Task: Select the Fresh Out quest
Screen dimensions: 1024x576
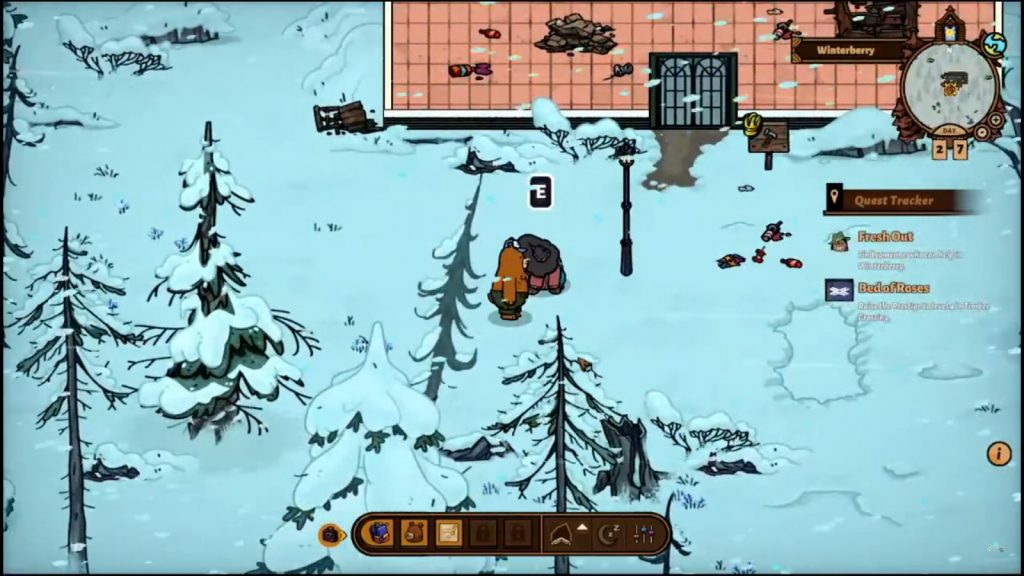Action: 885,238
